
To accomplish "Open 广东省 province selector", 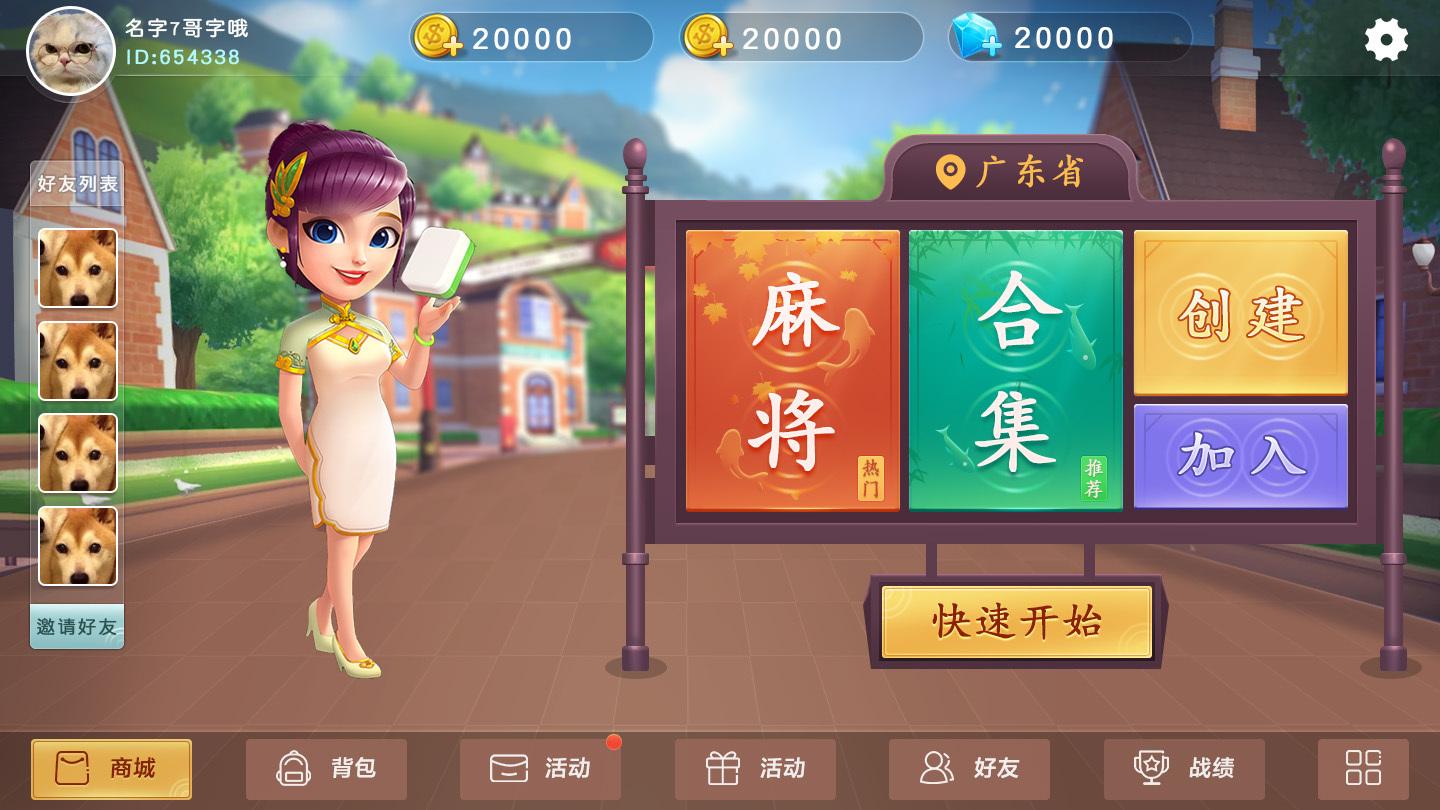I will 1015,170.
